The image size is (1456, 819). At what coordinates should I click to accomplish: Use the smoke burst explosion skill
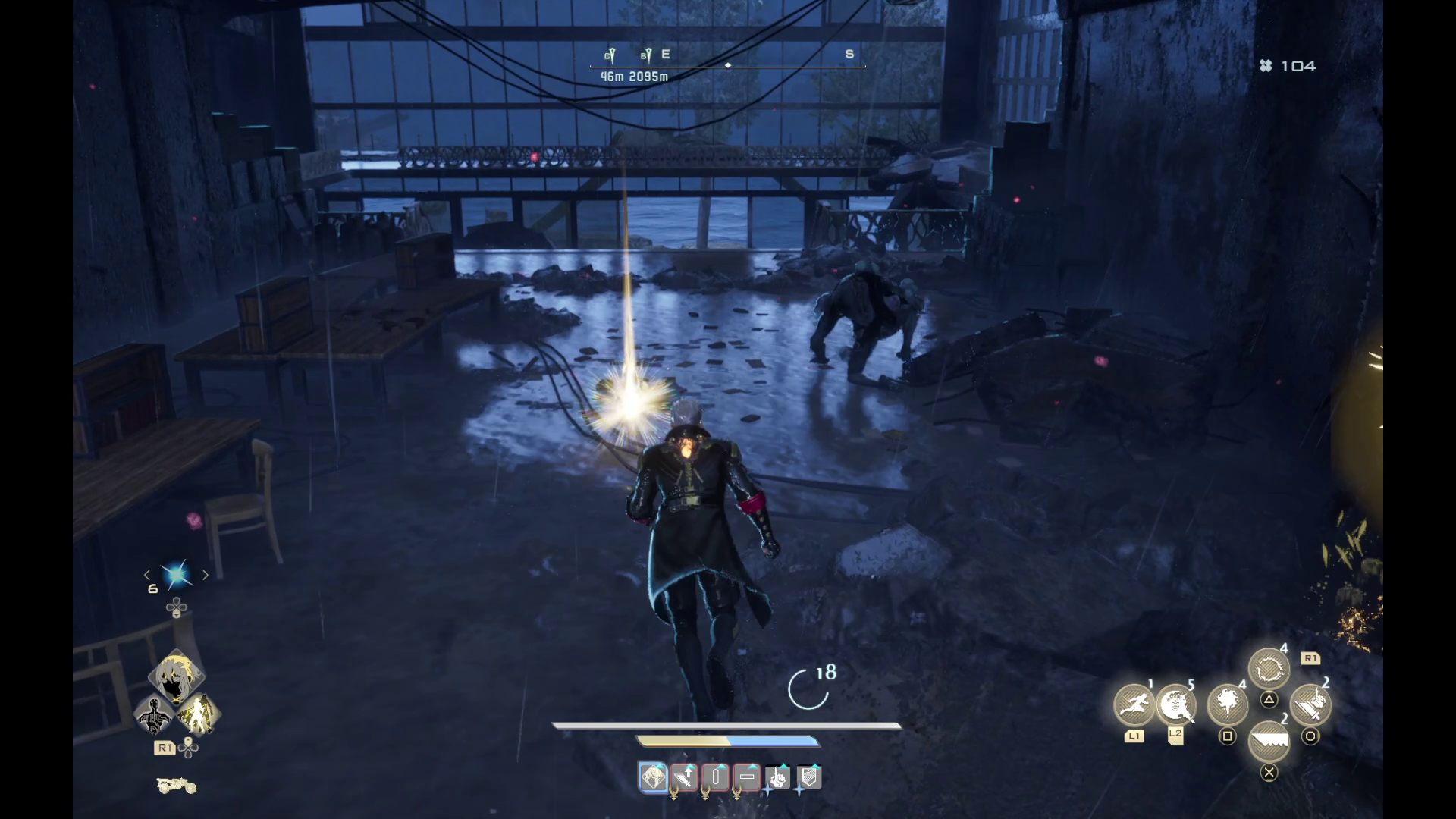(1227, 704)
